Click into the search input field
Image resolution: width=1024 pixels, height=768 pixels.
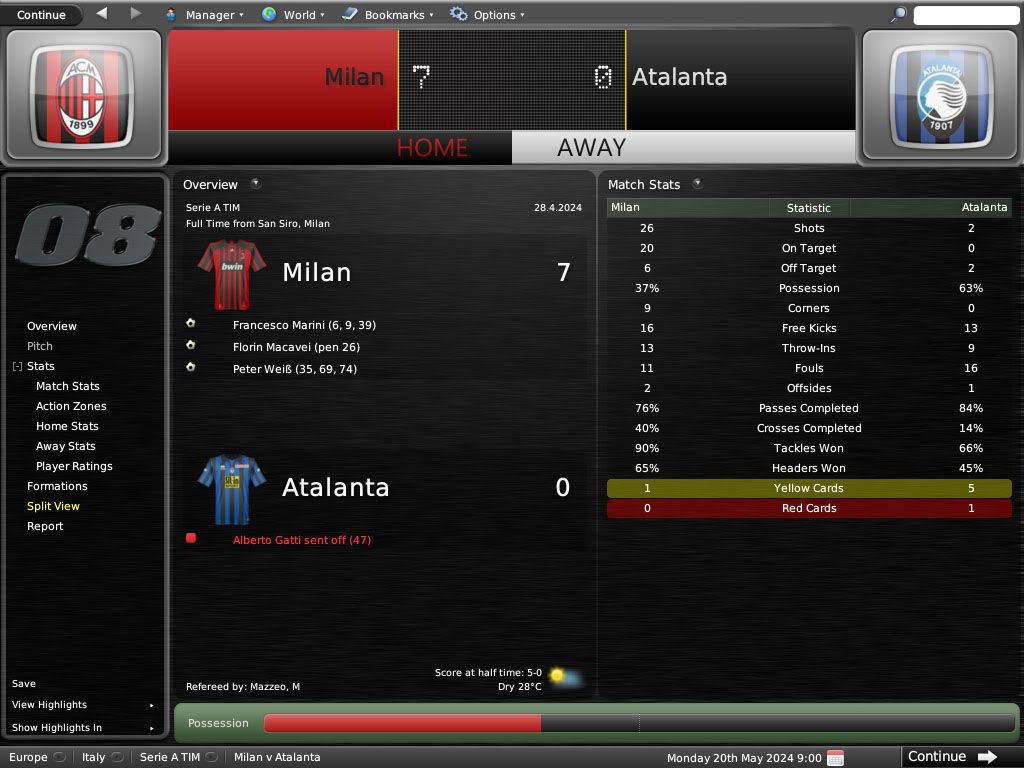[965, 15]
